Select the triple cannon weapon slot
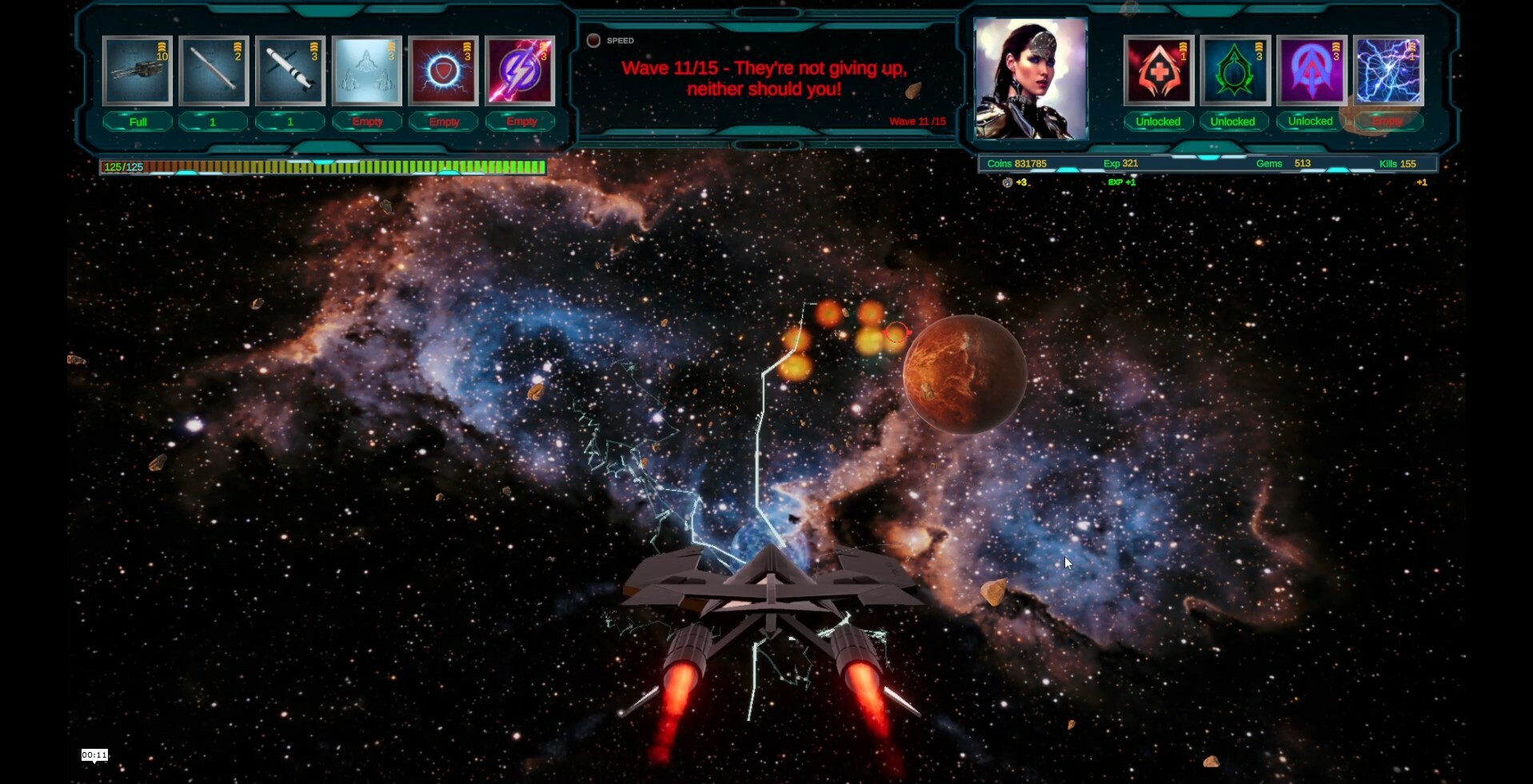Screen dimensions: 1533x784 (x=137, y=70)
